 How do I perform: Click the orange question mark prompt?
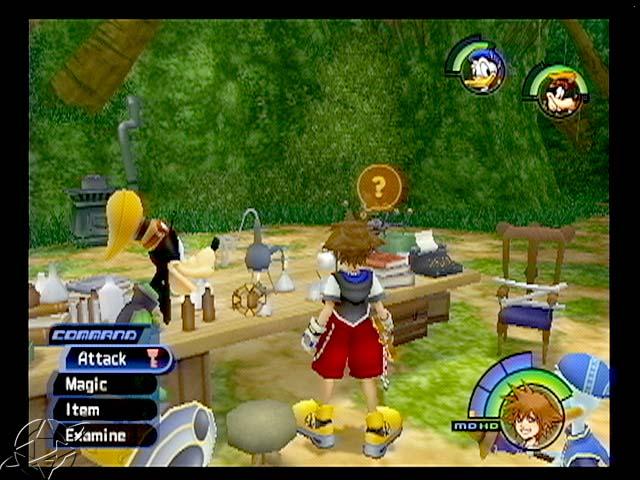[x=379, y=187]
